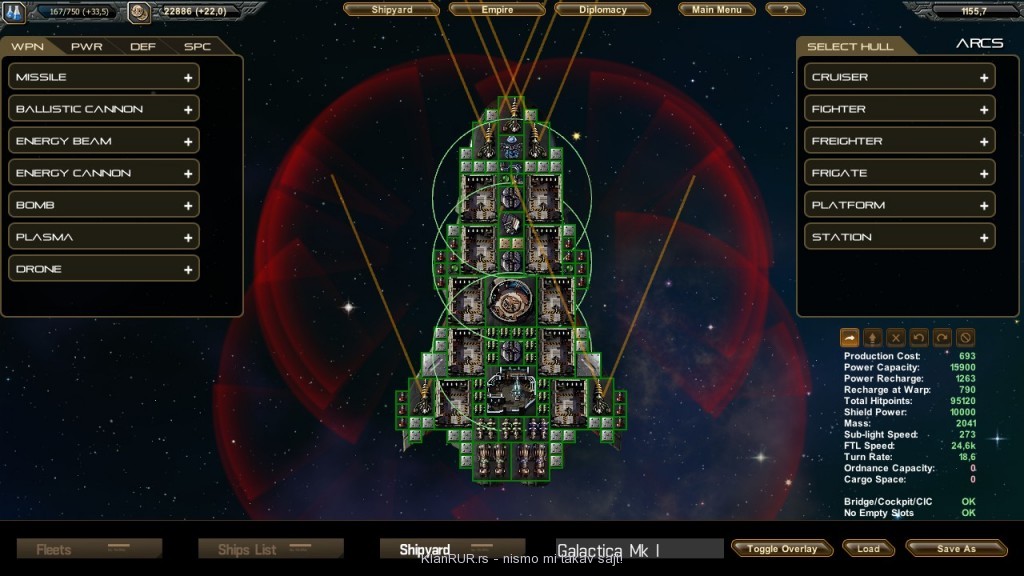Toggle the ARCS firing arc display

click(x=979, y=44)
